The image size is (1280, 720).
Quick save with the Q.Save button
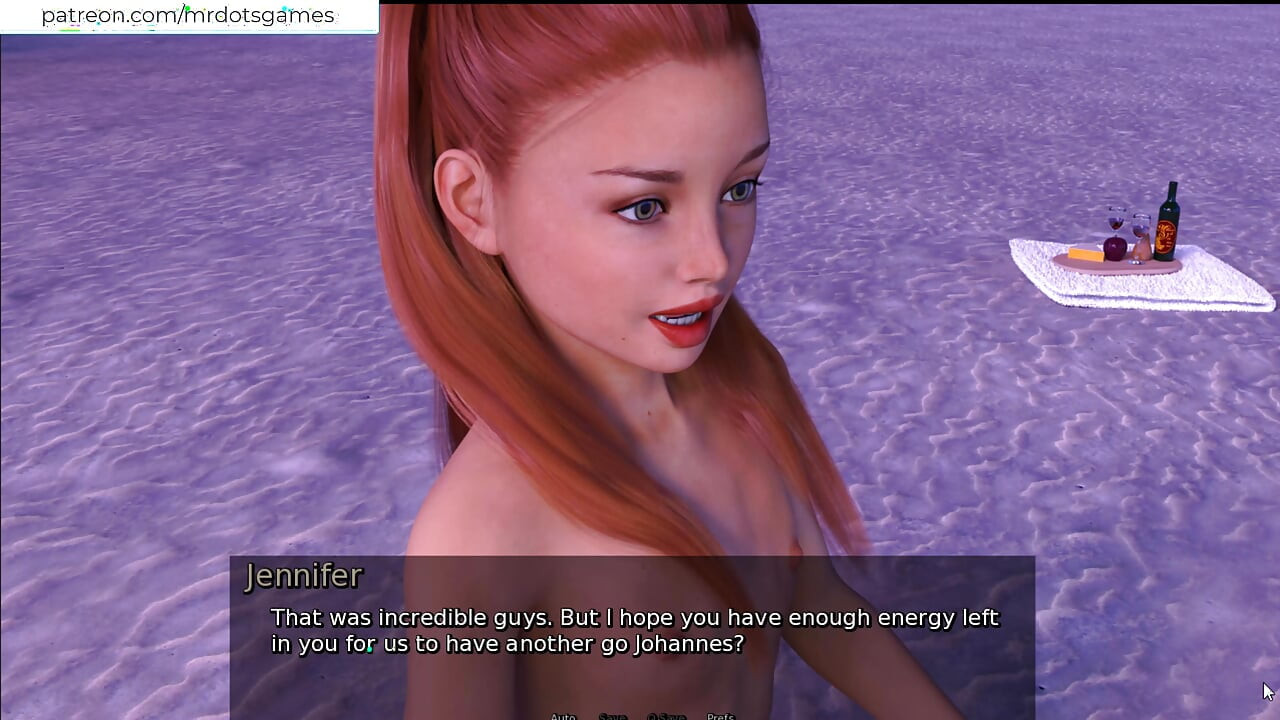pos(666,716)
